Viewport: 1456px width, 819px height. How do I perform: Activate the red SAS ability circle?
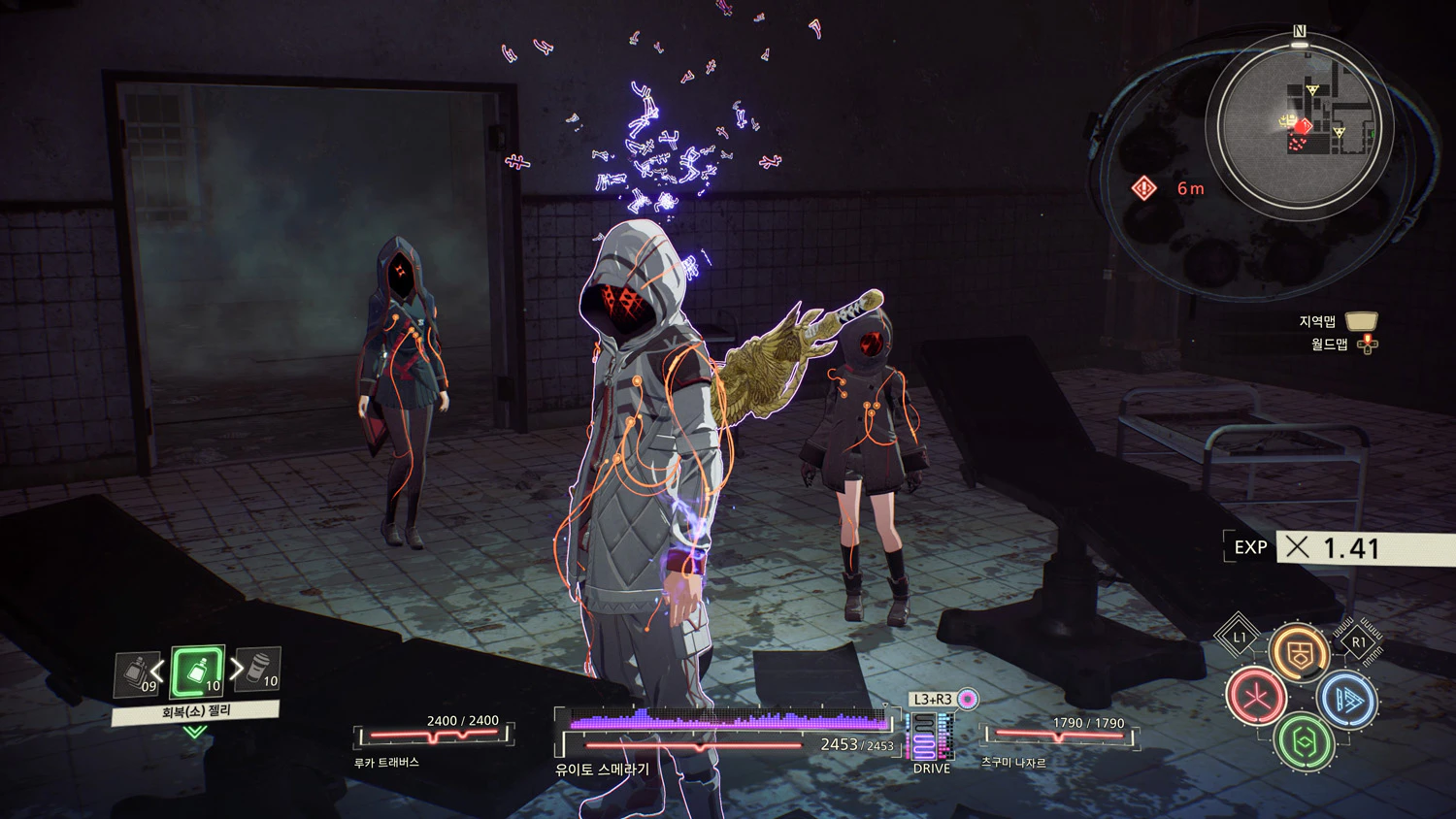click(x=1256, y=696)
